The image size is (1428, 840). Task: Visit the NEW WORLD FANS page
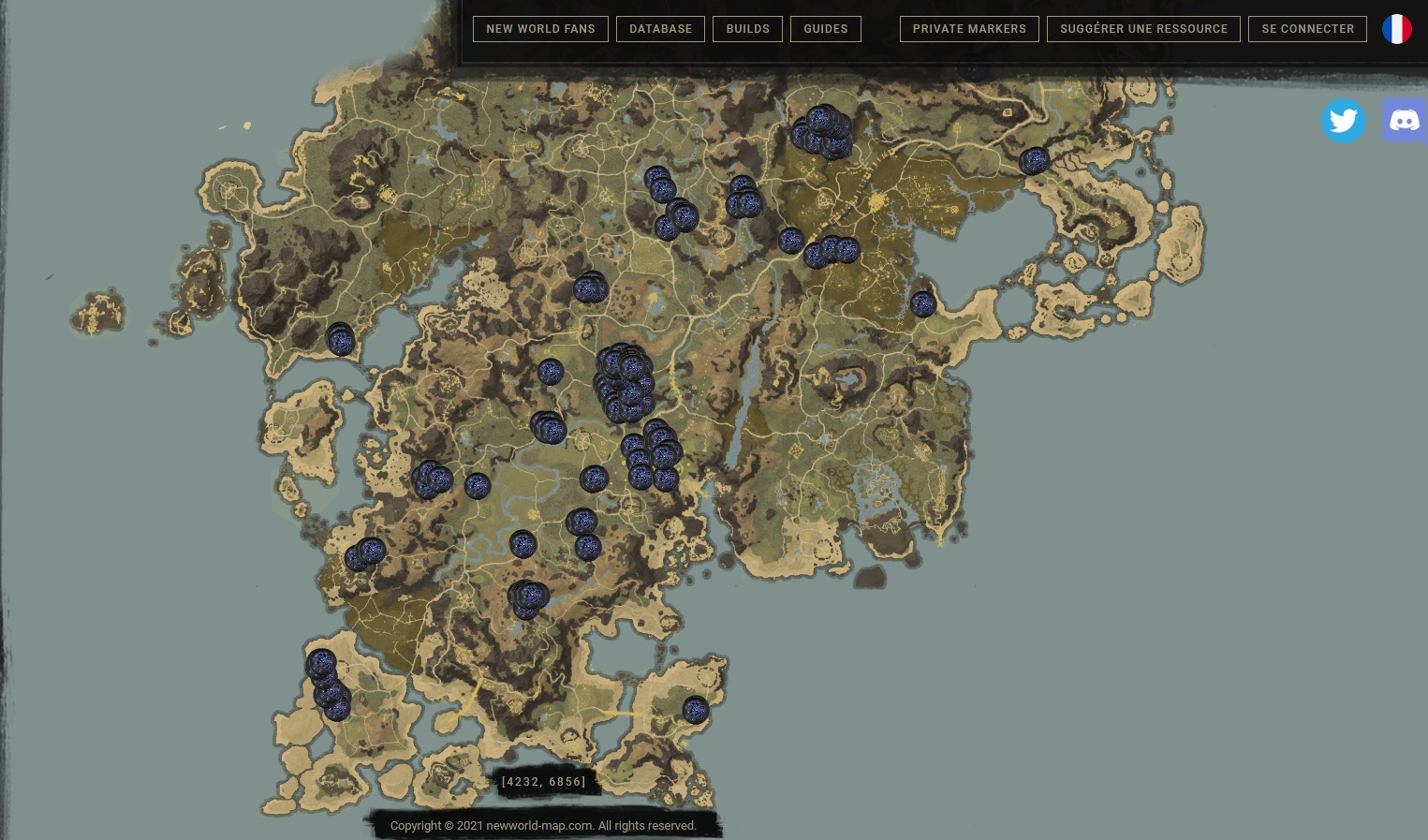pos(540,29)
